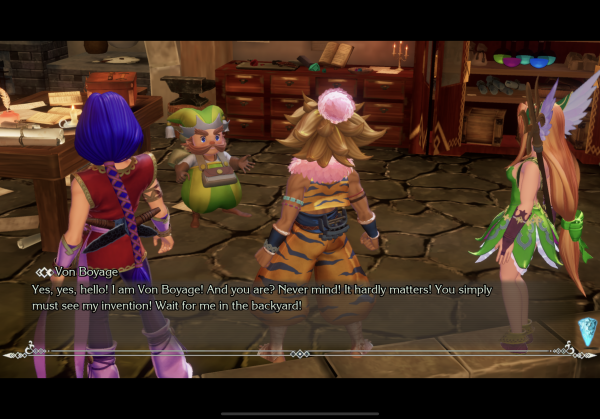600x419 pixels.
Task: Click the blue crystal to continue the dialogue
Action: coord(587,331)
